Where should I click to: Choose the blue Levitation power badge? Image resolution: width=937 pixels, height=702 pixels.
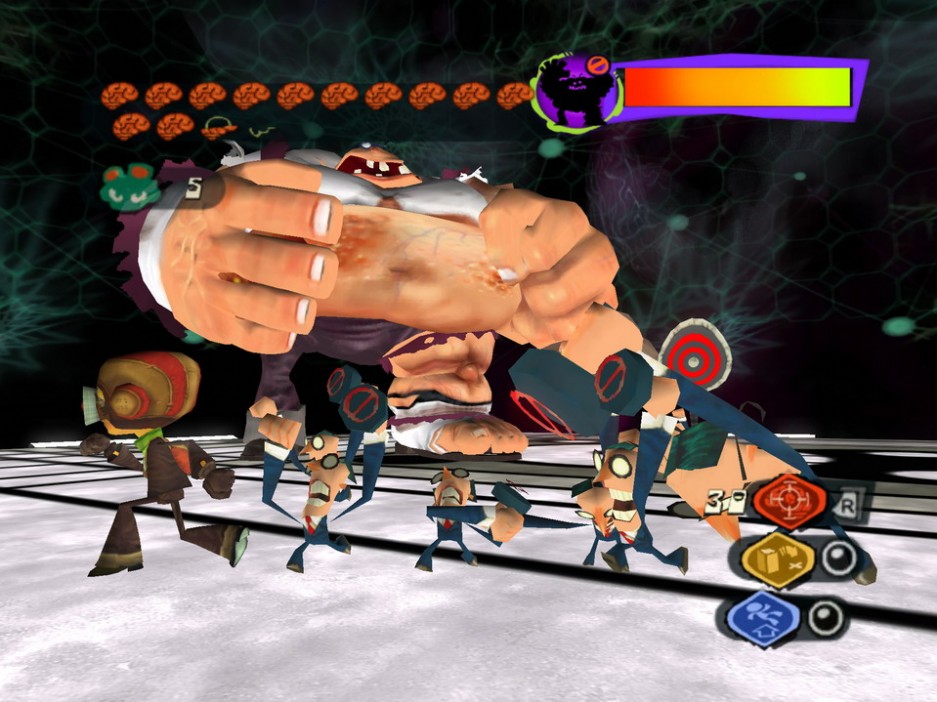point(758,618)
